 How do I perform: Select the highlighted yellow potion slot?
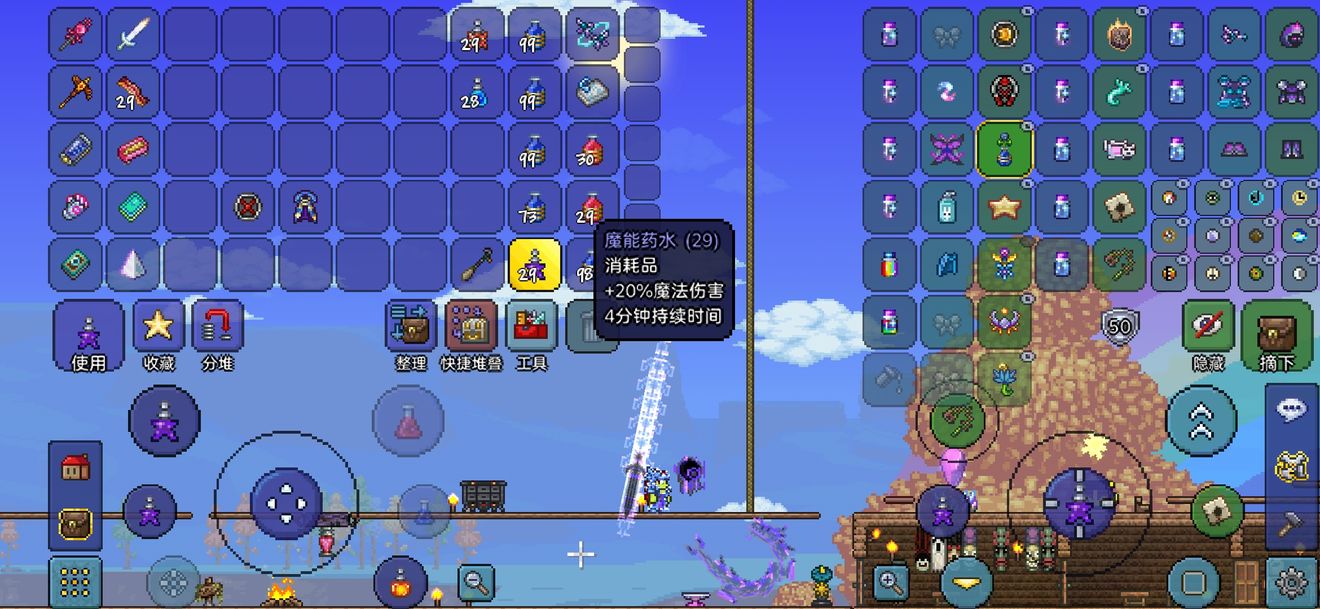click(x=534, y=264)
